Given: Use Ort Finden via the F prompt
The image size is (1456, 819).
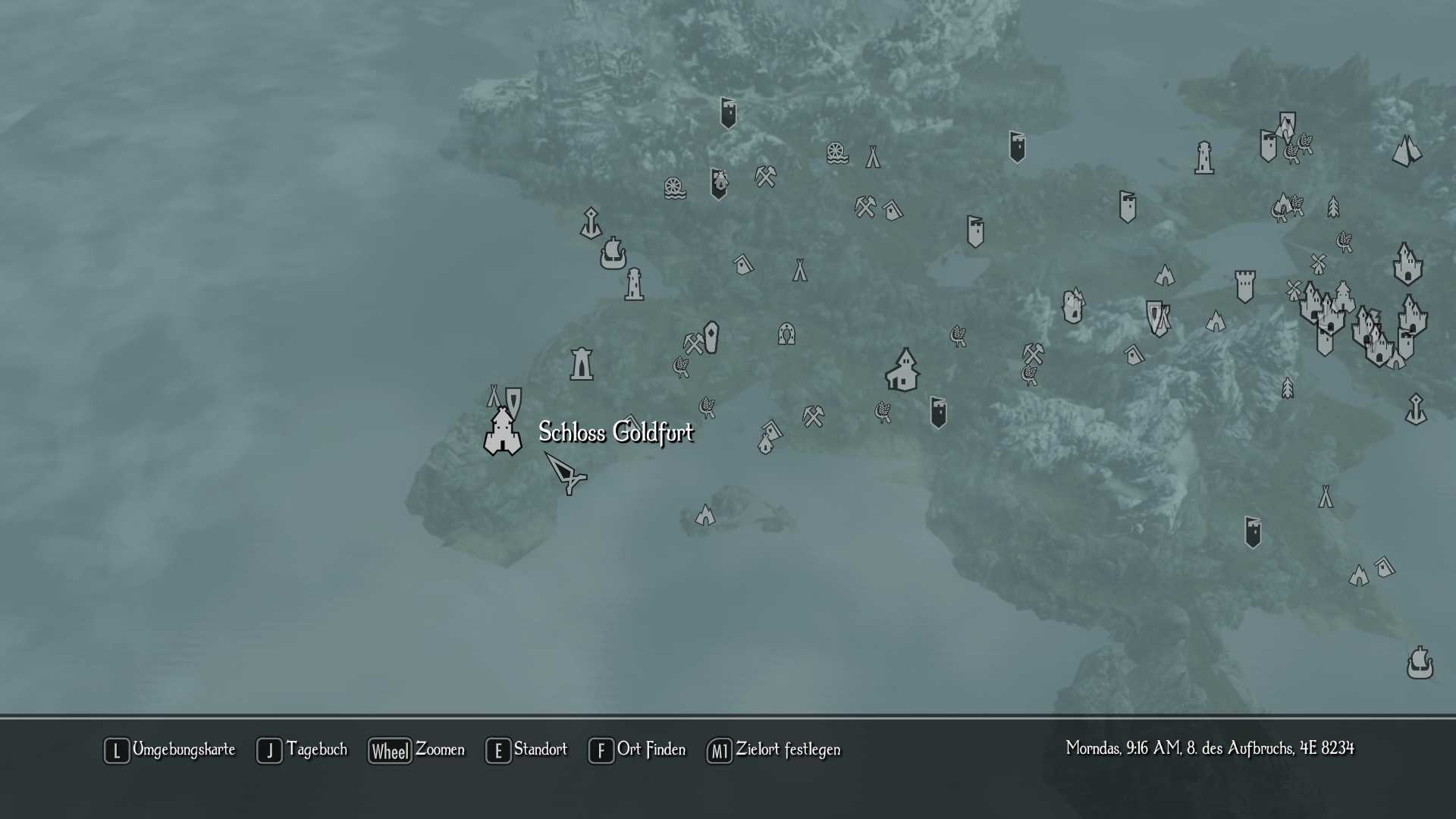Looking at the screenshot, I should coord(601,751).
